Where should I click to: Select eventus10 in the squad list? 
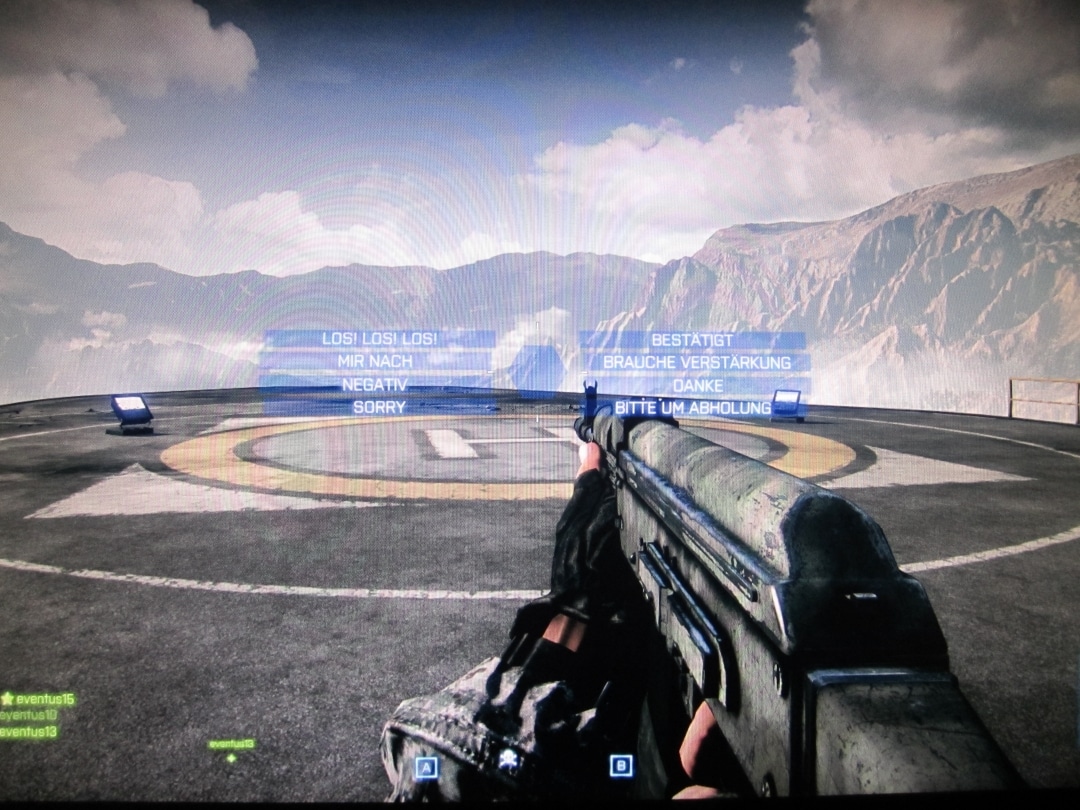pyautogui.click(x=30, y=715)
